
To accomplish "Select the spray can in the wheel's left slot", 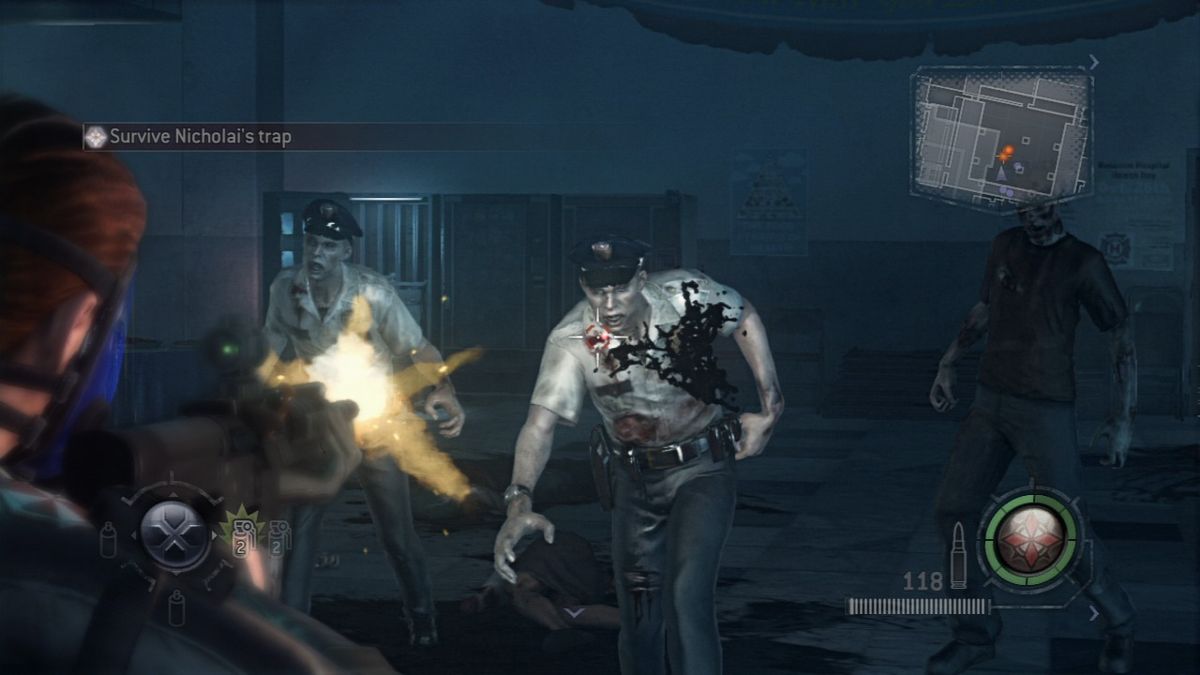I will point(108,540).
